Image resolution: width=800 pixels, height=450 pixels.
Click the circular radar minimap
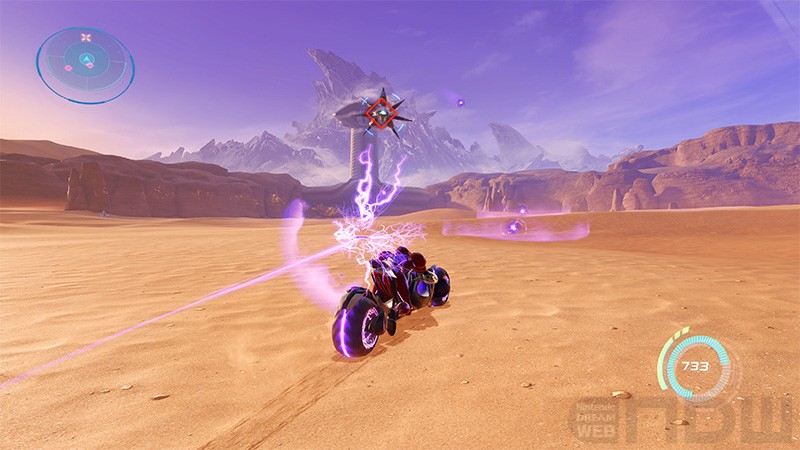85,64
